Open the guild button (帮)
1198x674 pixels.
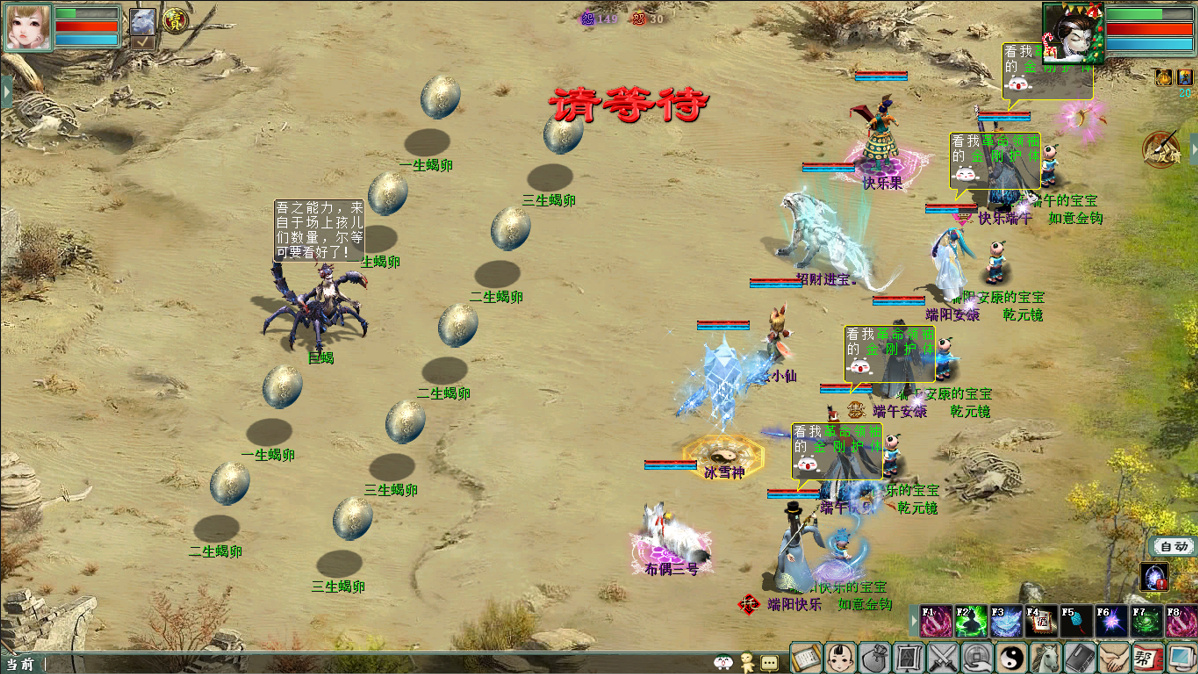pos(1146,658)
